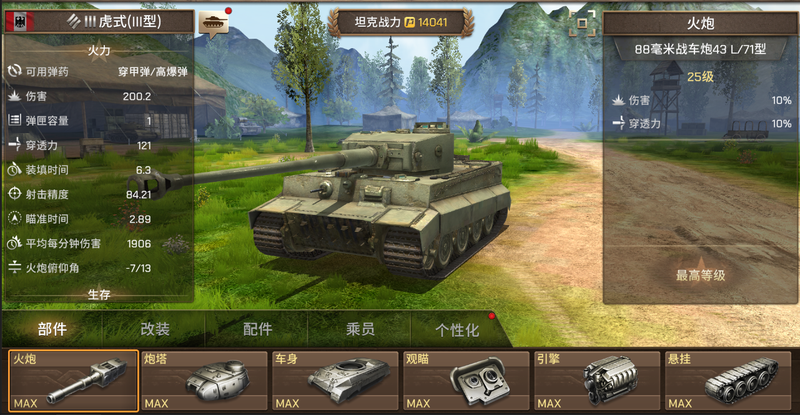Screen dimensions: 800x415
Task: Pick the 观瞄 optics component slot
Action: tap(465, 381)
